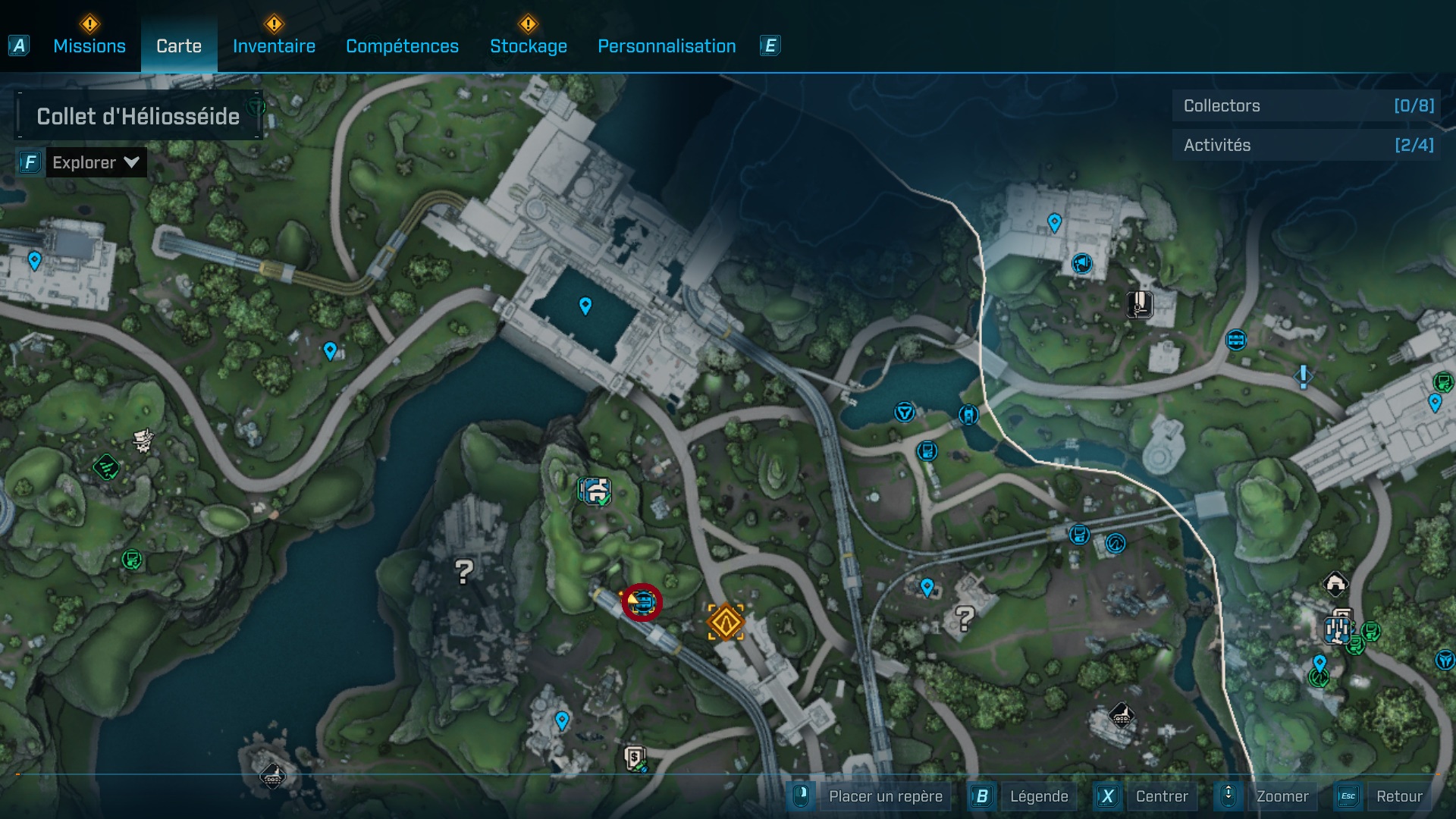Select the orange diamond mission marker
The width and height of the screenshot is (1456, 819).
pyautogui.click(x=725, y=622)
